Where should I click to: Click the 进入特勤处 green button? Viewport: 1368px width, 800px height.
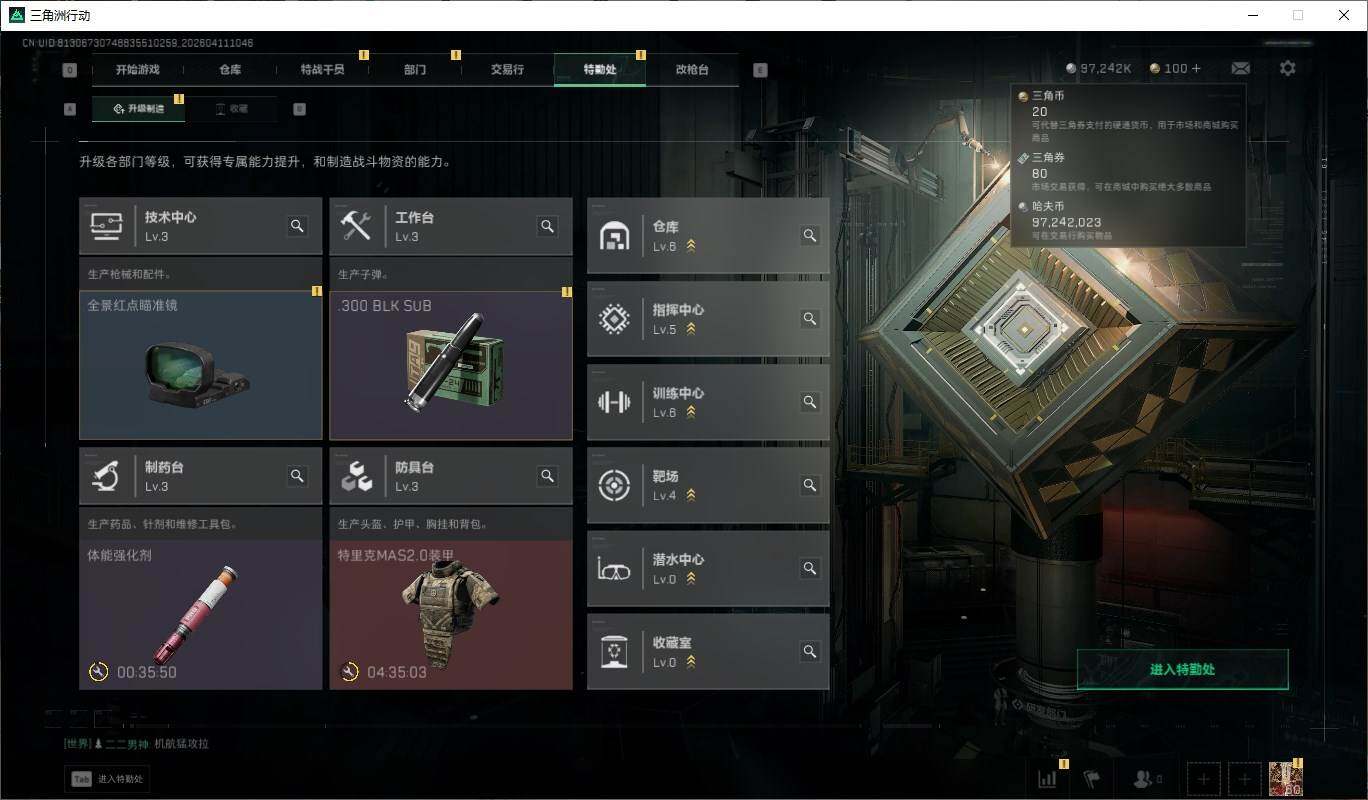1182,669
